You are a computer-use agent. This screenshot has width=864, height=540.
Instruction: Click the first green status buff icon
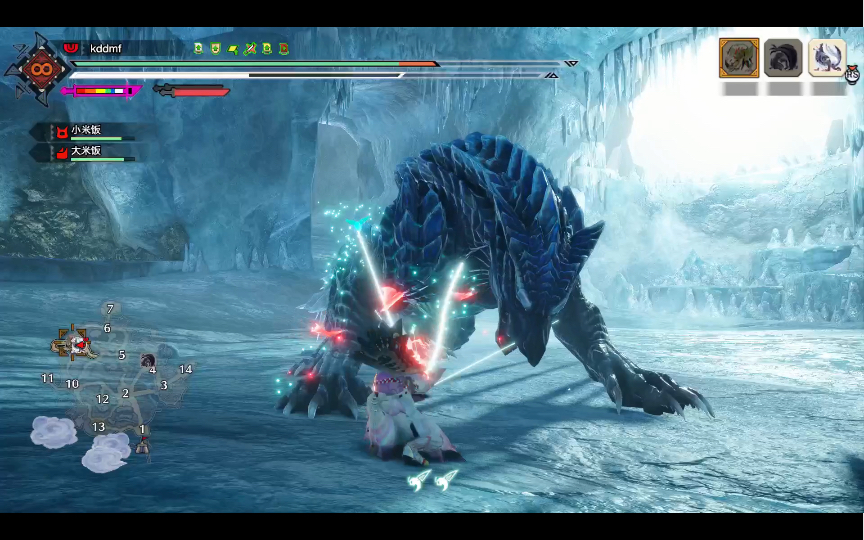point(198,48)
